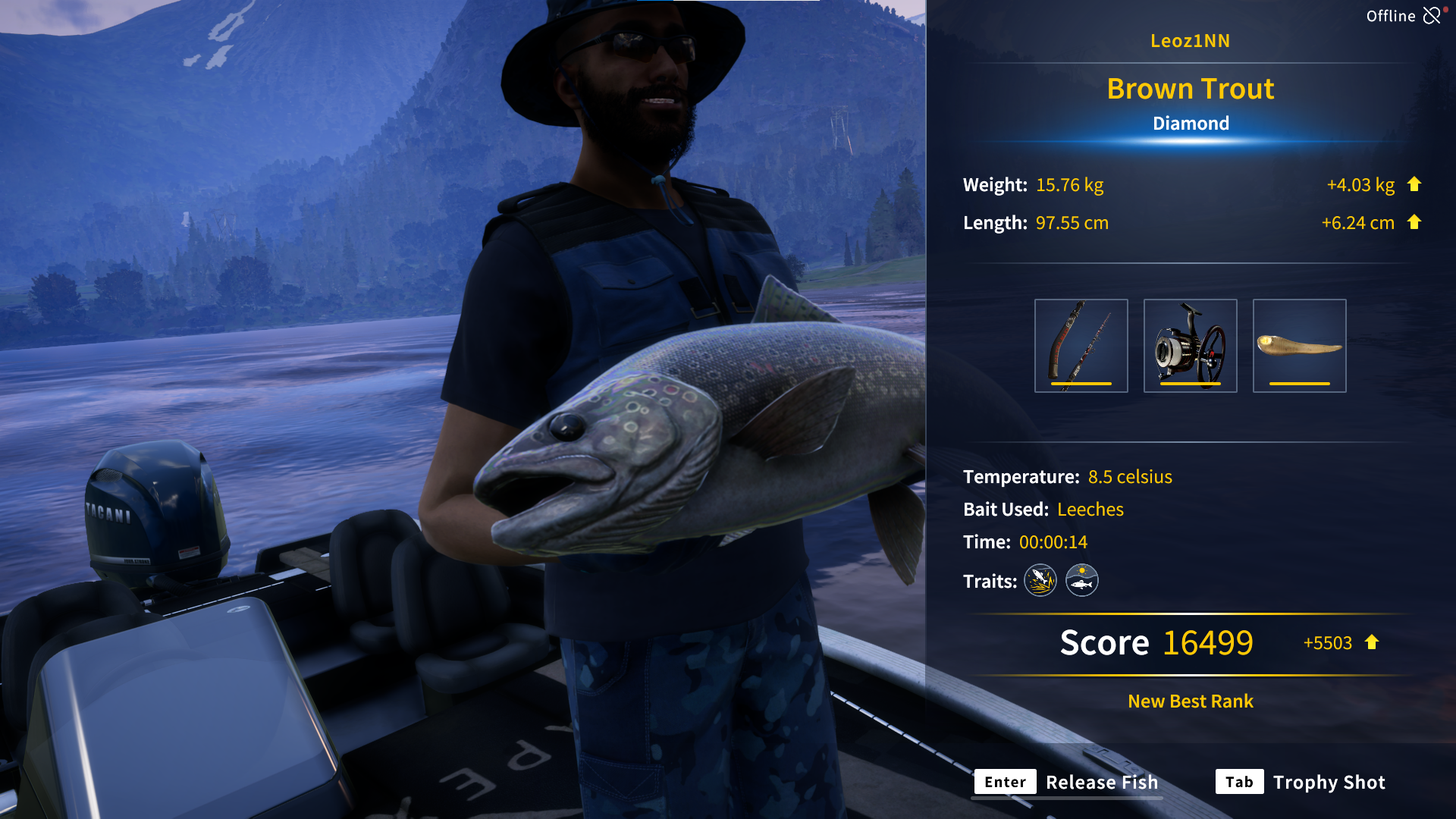Release the fish
This screenshot has width=1456, height=819.
[x=1067, y=782]
